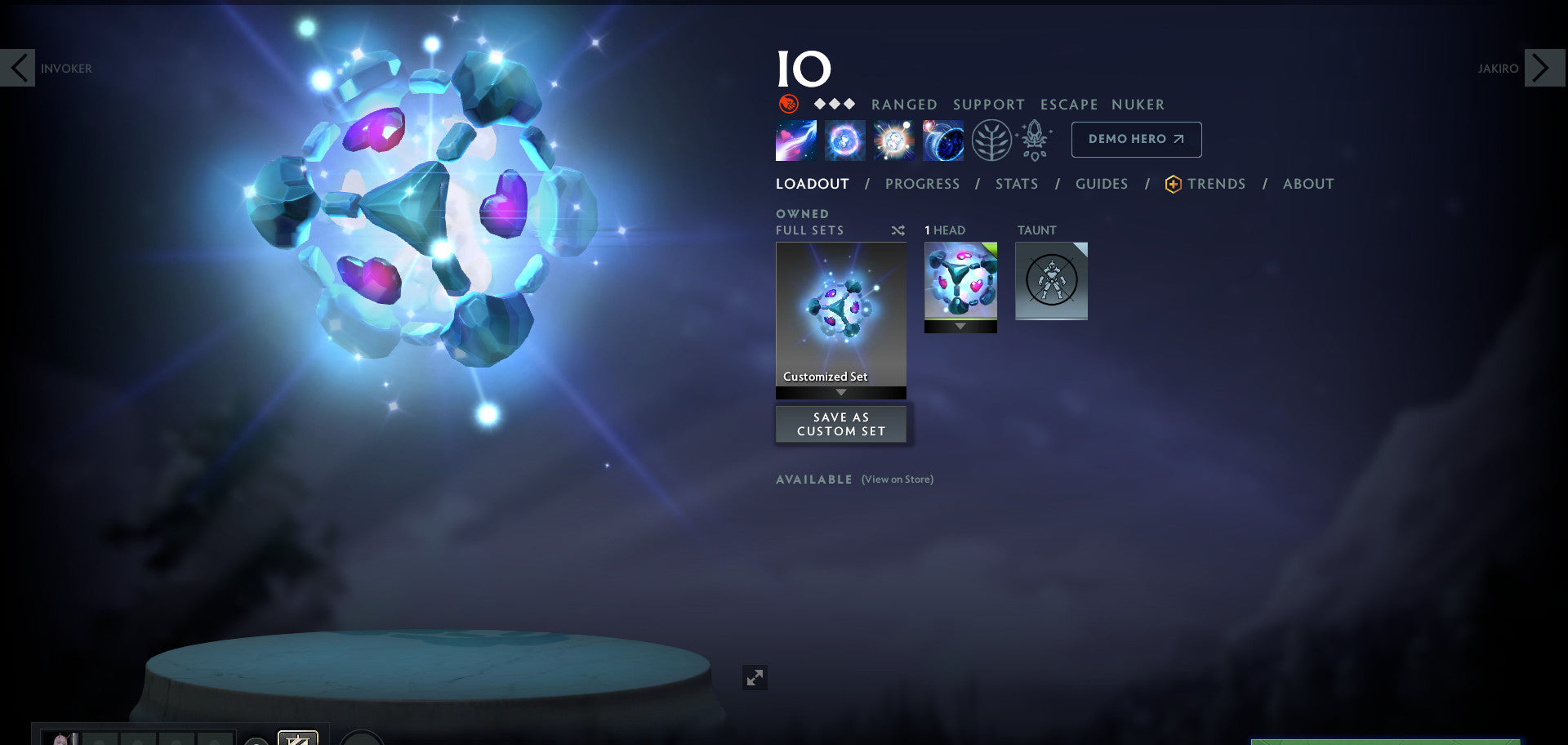Image resolution: width=1568 pixels, height=745 pixels.
Task: Open the Overcharge ability icon
Action: [893, 140]
